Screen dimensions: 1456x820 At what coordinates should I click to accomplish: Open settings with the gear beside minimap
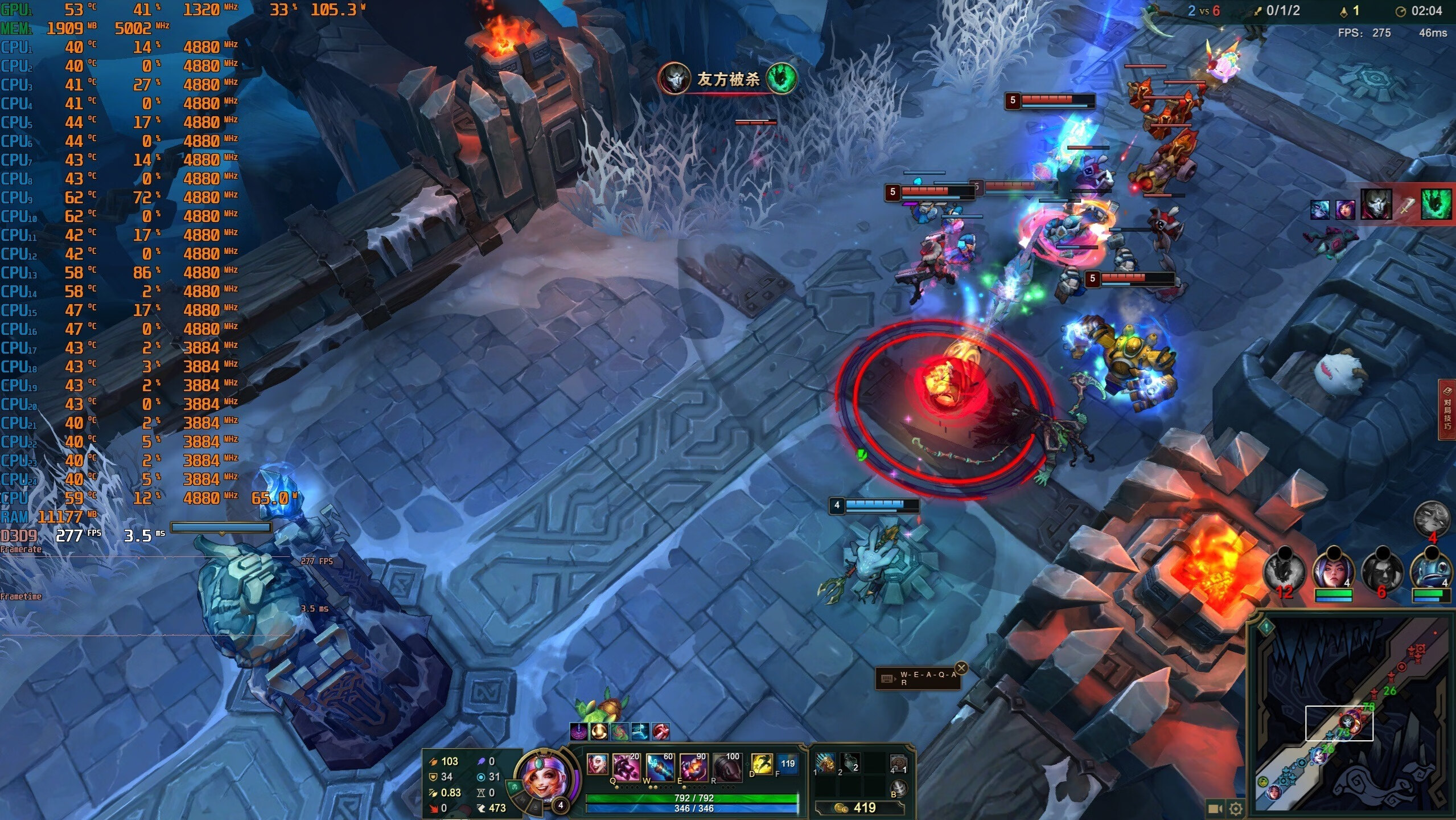[x=1235, y=809]
